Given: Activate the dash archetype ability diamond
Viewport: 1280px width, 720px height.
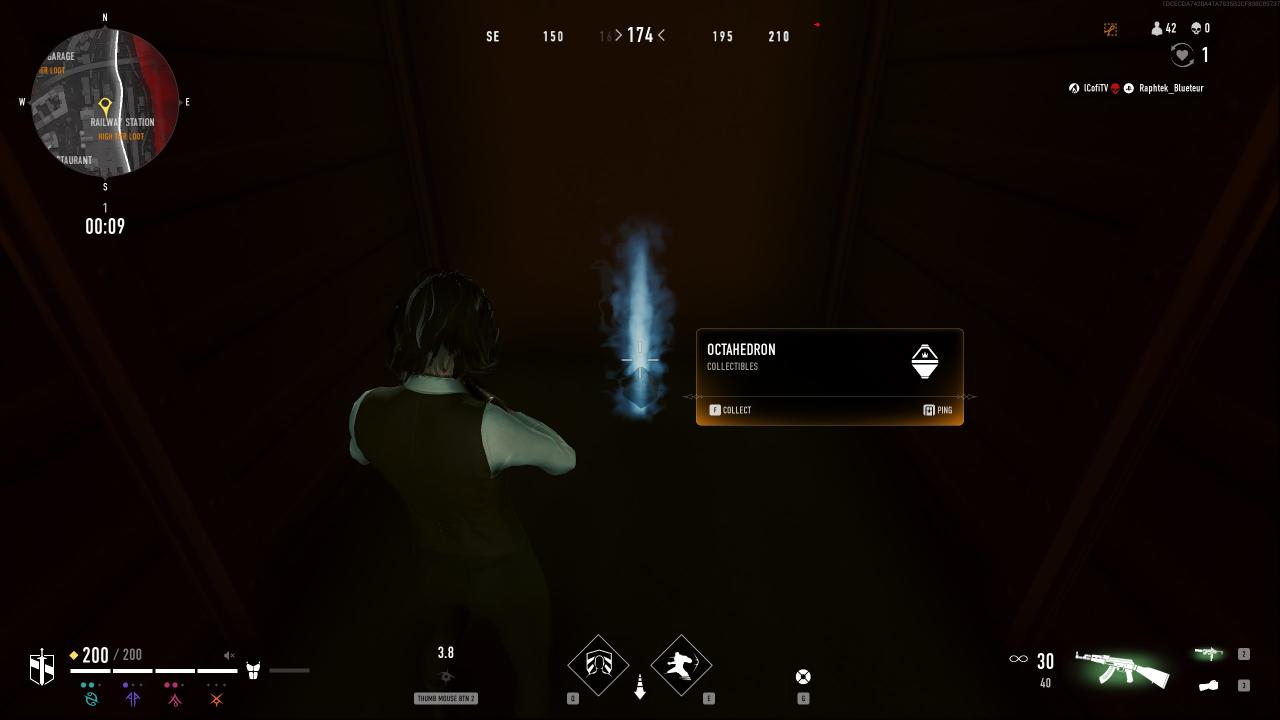Looking at the screenshot, I should (x=681, y=665).
